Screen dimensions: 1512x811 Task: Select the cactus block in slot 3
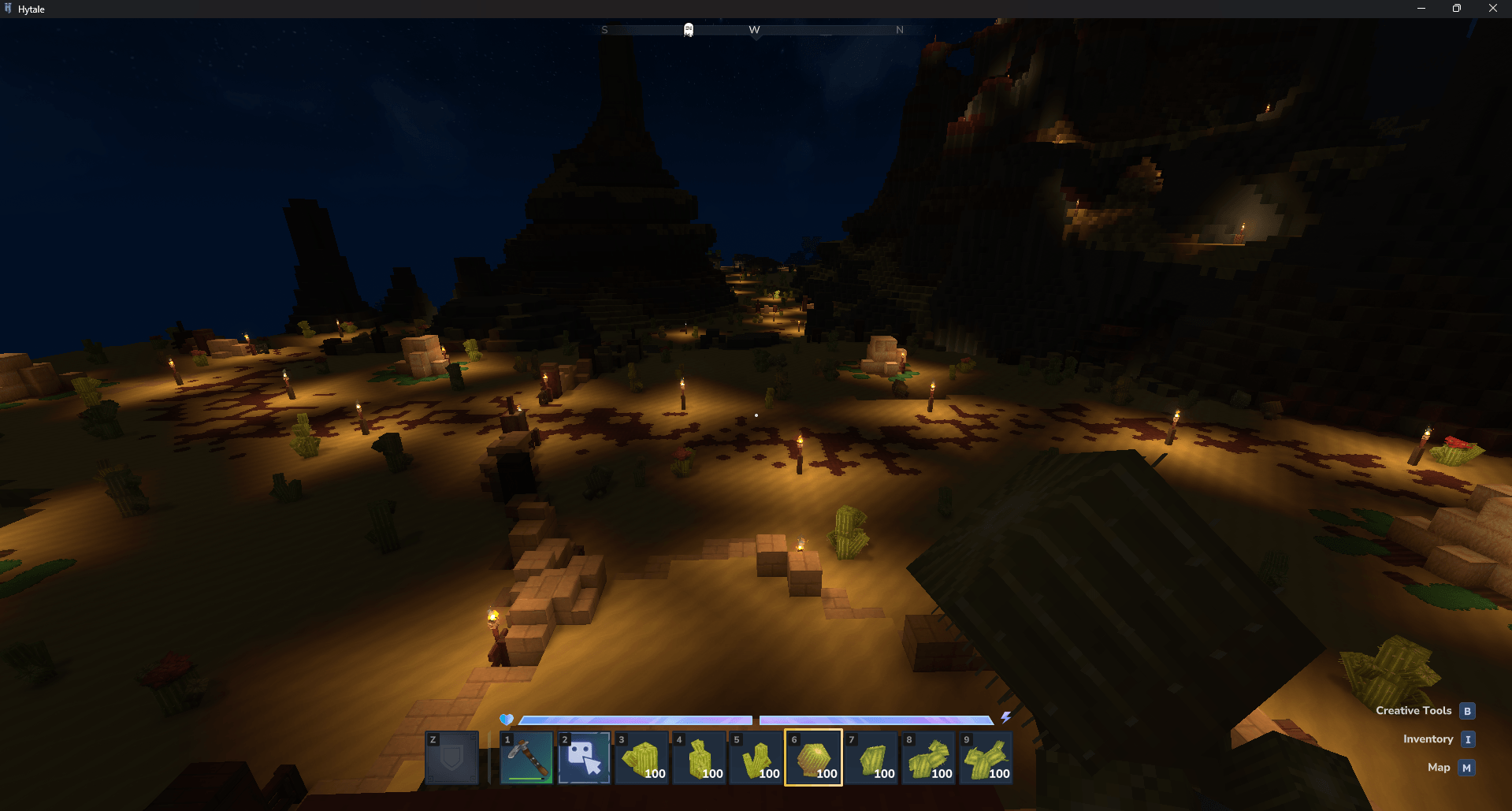coord(641,757)
